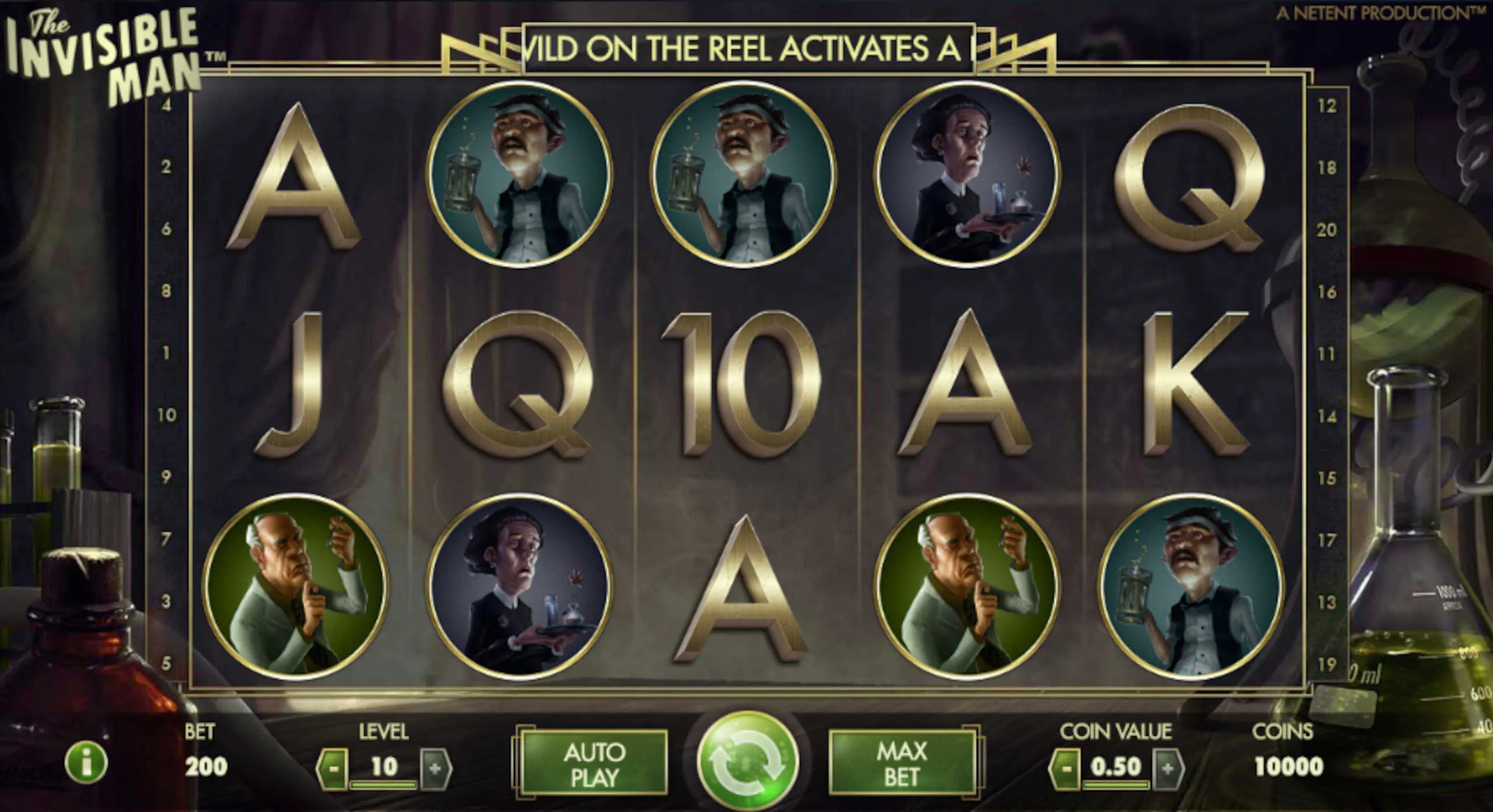The width and height of the screenshot is (1493, 812).
Task: Start Auto Play mode
Action: (x=594, y=765)
